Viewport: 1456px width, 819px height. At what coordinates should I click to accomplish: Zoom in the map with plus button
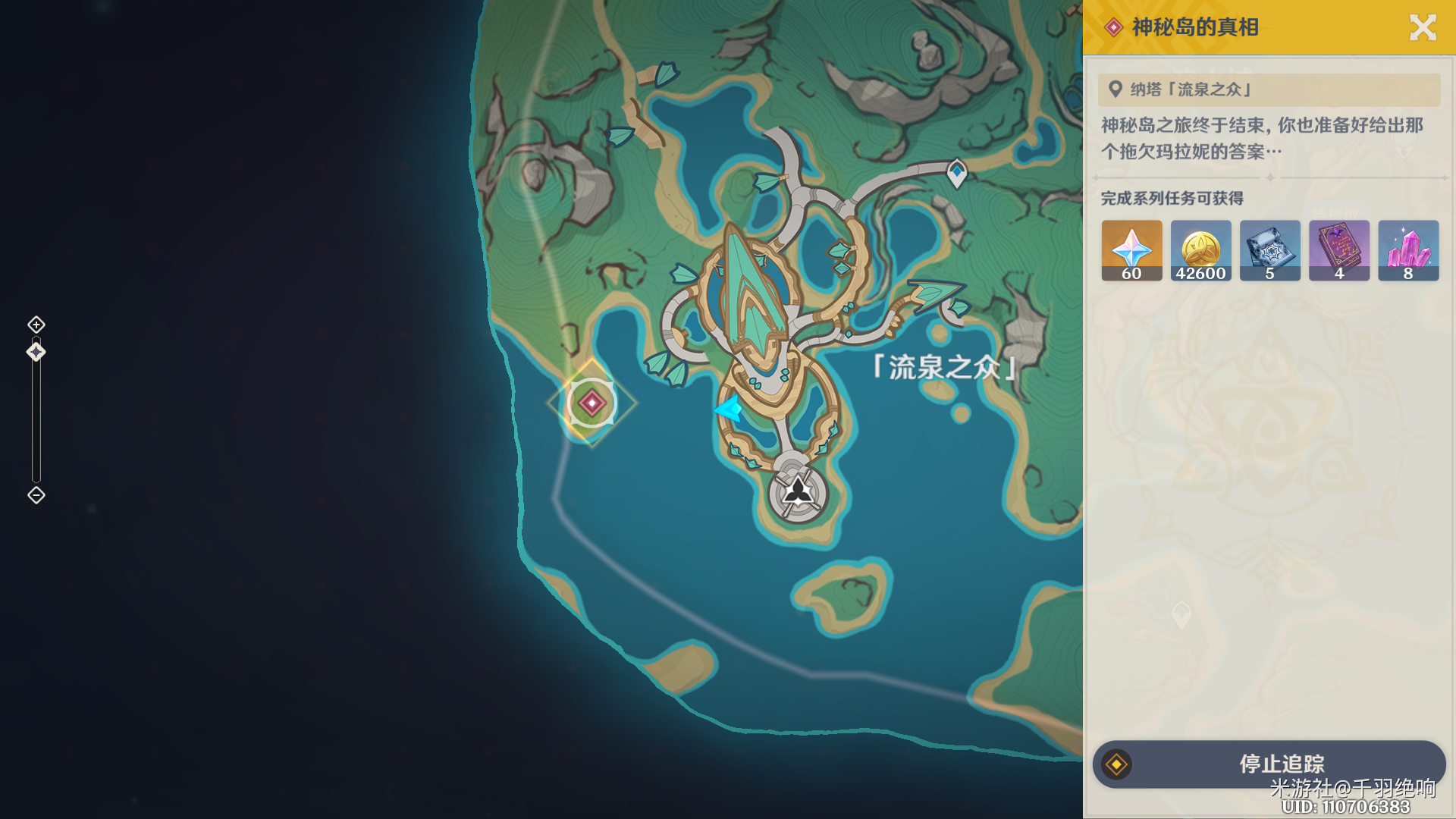coord(36,325)
